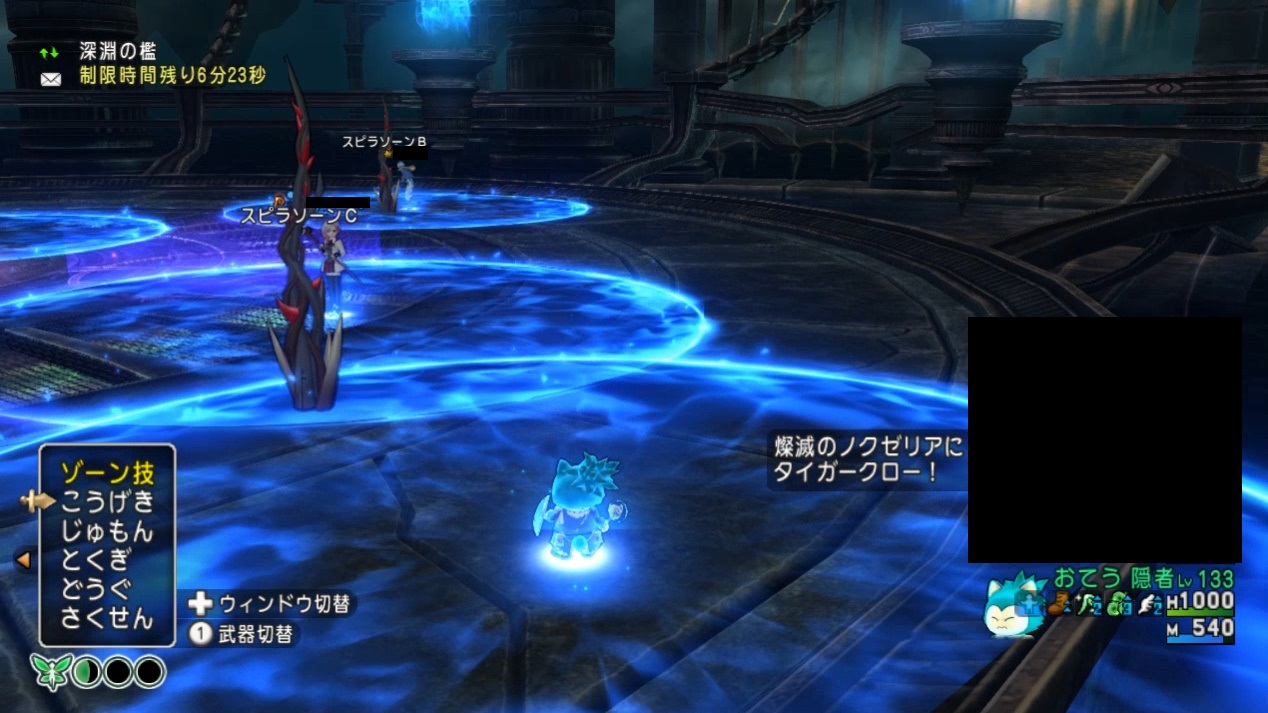The height and width of the screenshot is (713, 1268).
Task: Click the orange arrow beside the command window
Action: pyautogui.click(x=23, y=561)
